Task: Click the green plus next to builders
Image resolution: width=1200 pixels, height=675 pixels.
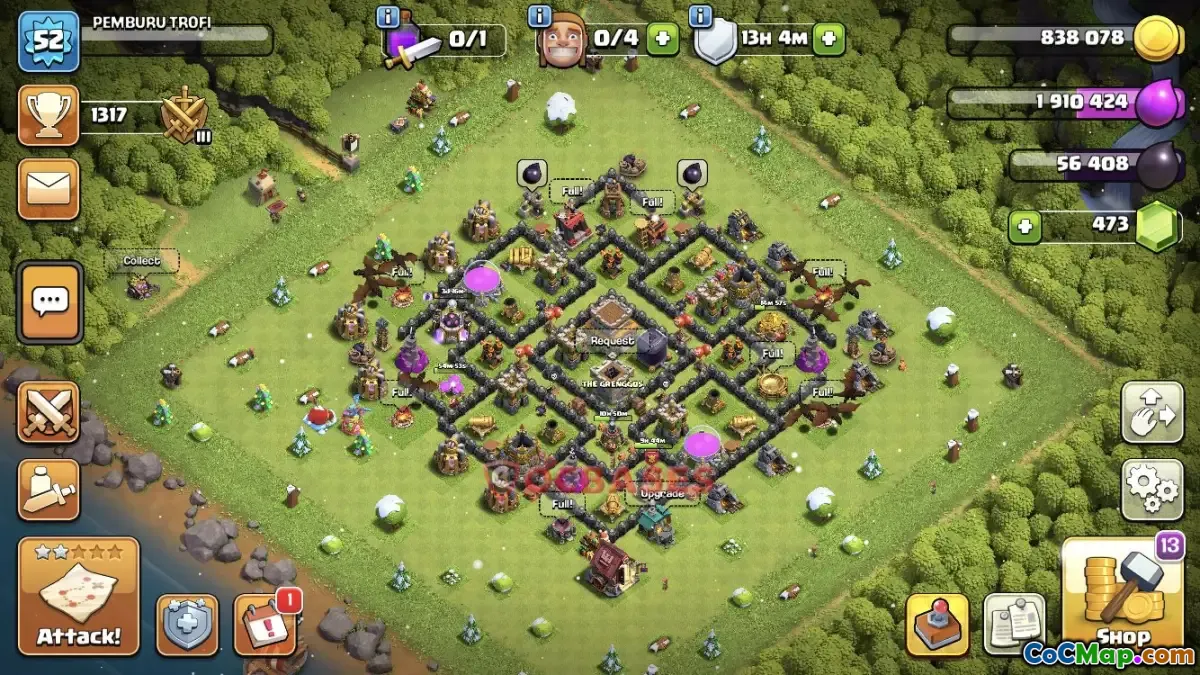Action: coord(661,40)
